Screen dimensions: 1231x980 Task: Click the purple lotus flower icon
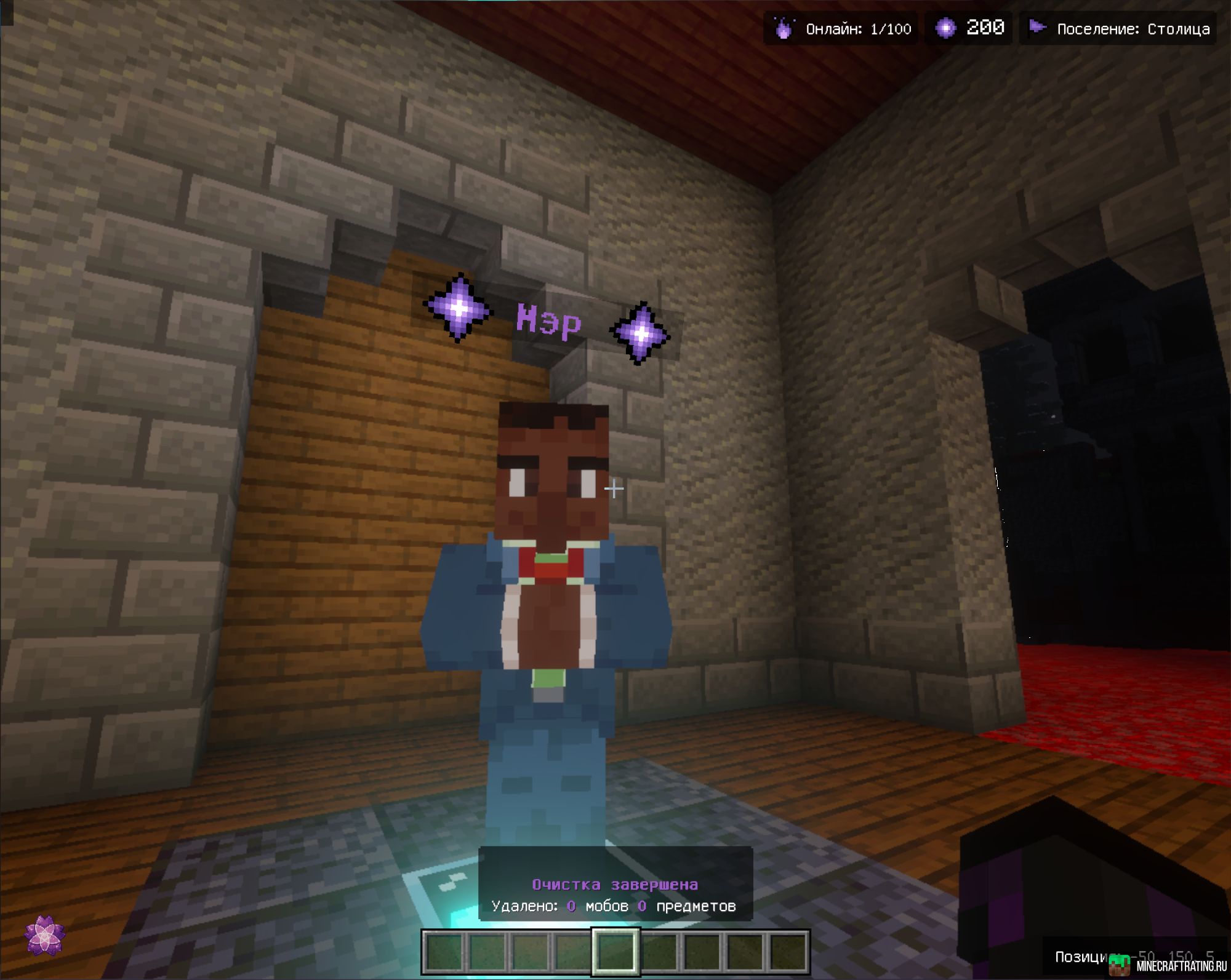(x=44, y=935)
